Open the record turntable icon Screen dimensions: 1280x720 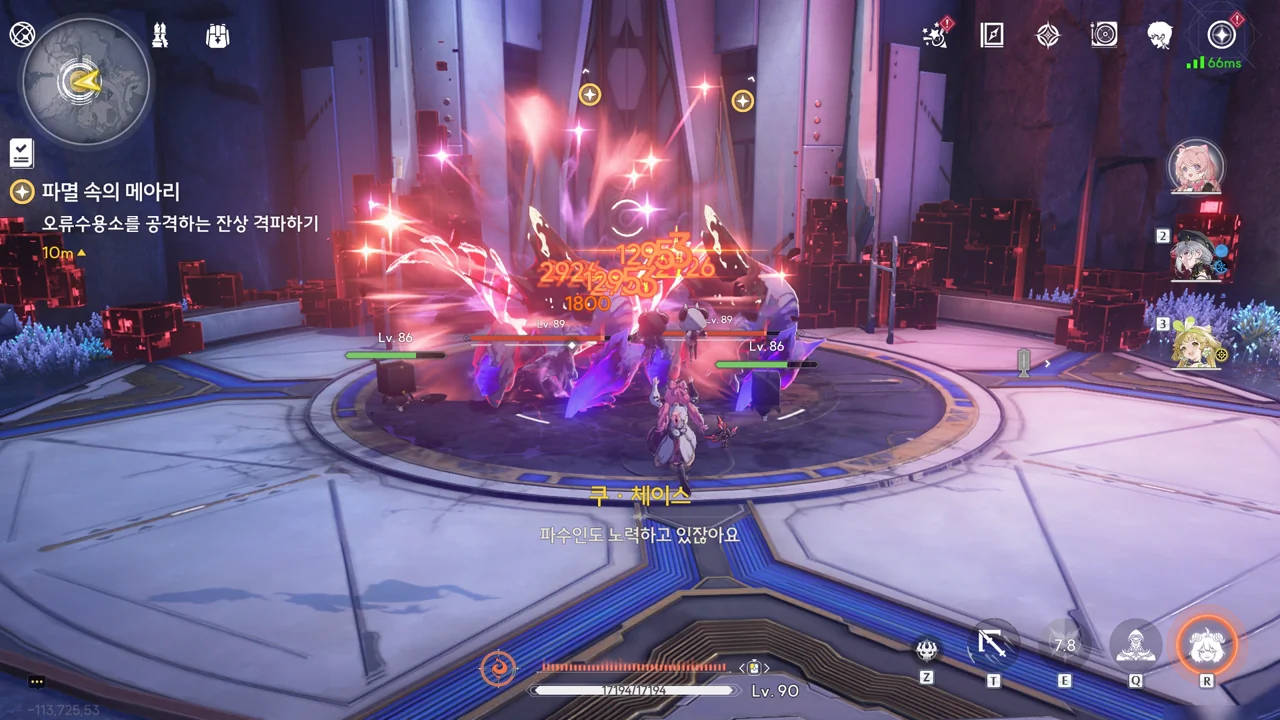(1104, 36)
